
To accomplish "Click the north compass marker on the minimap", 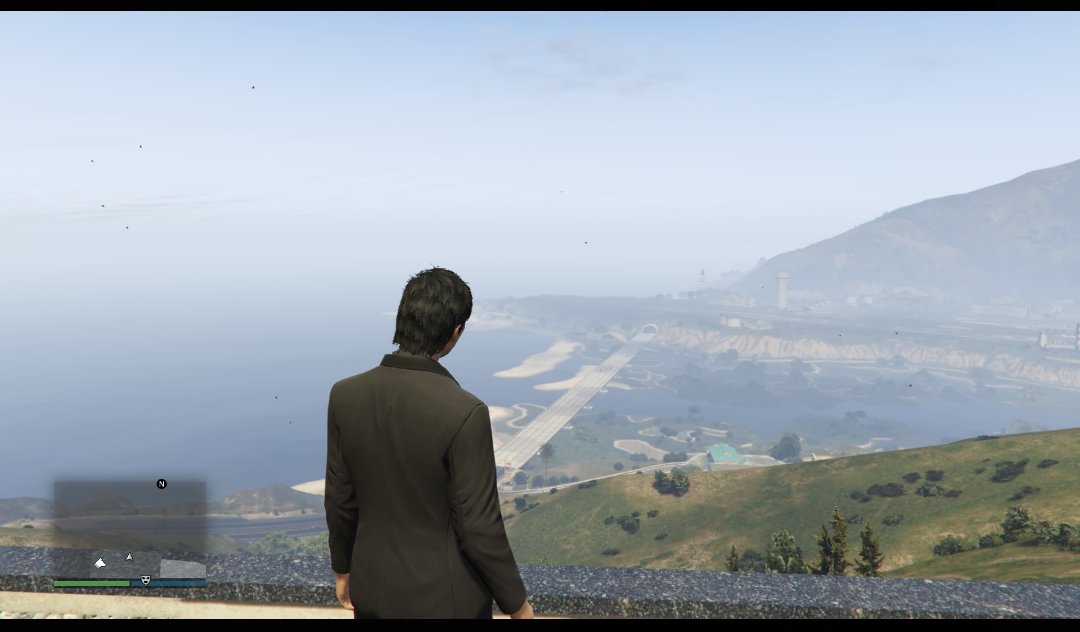I will click(161, 484).
